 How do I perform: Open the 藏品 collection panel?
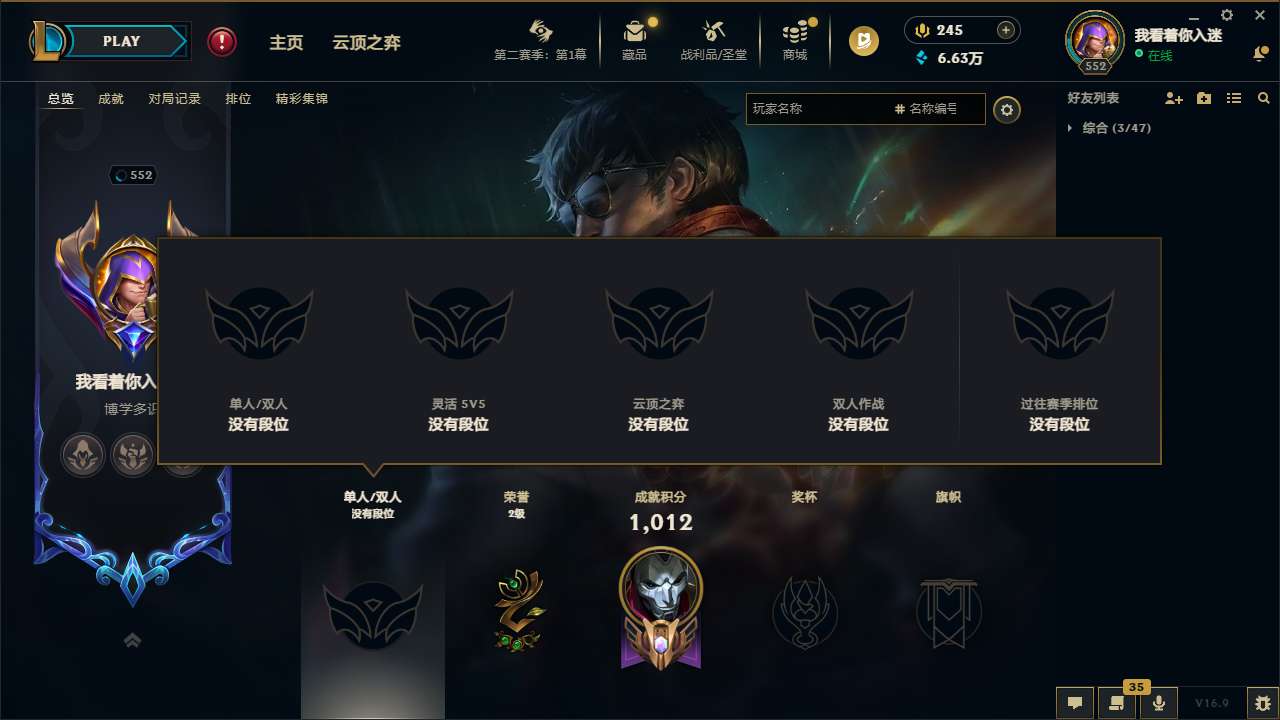636,40
